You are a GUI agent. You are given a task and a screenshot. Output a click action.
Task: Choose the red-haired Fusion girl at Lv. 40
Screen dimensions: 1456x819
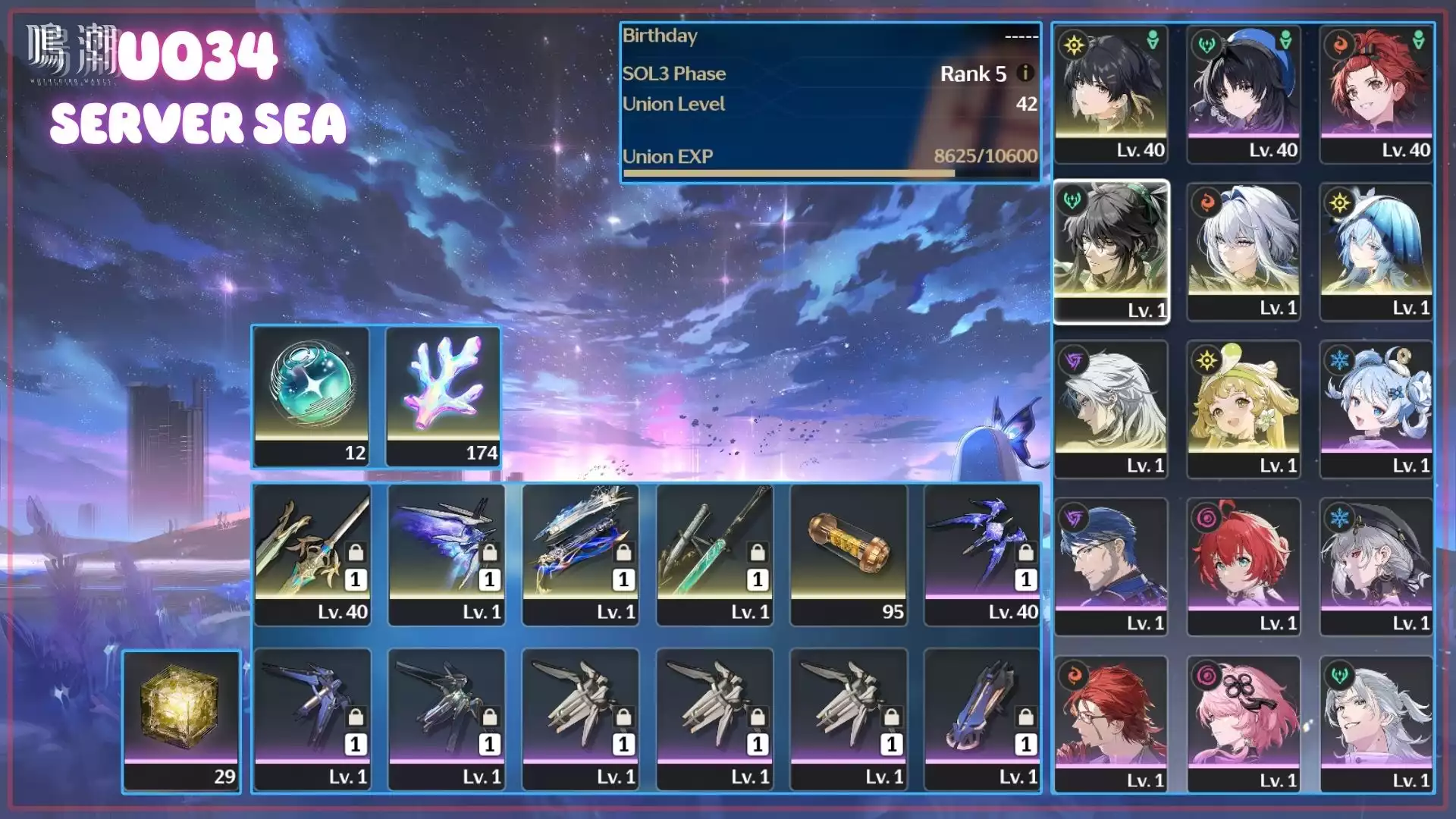coord(1376,93)
